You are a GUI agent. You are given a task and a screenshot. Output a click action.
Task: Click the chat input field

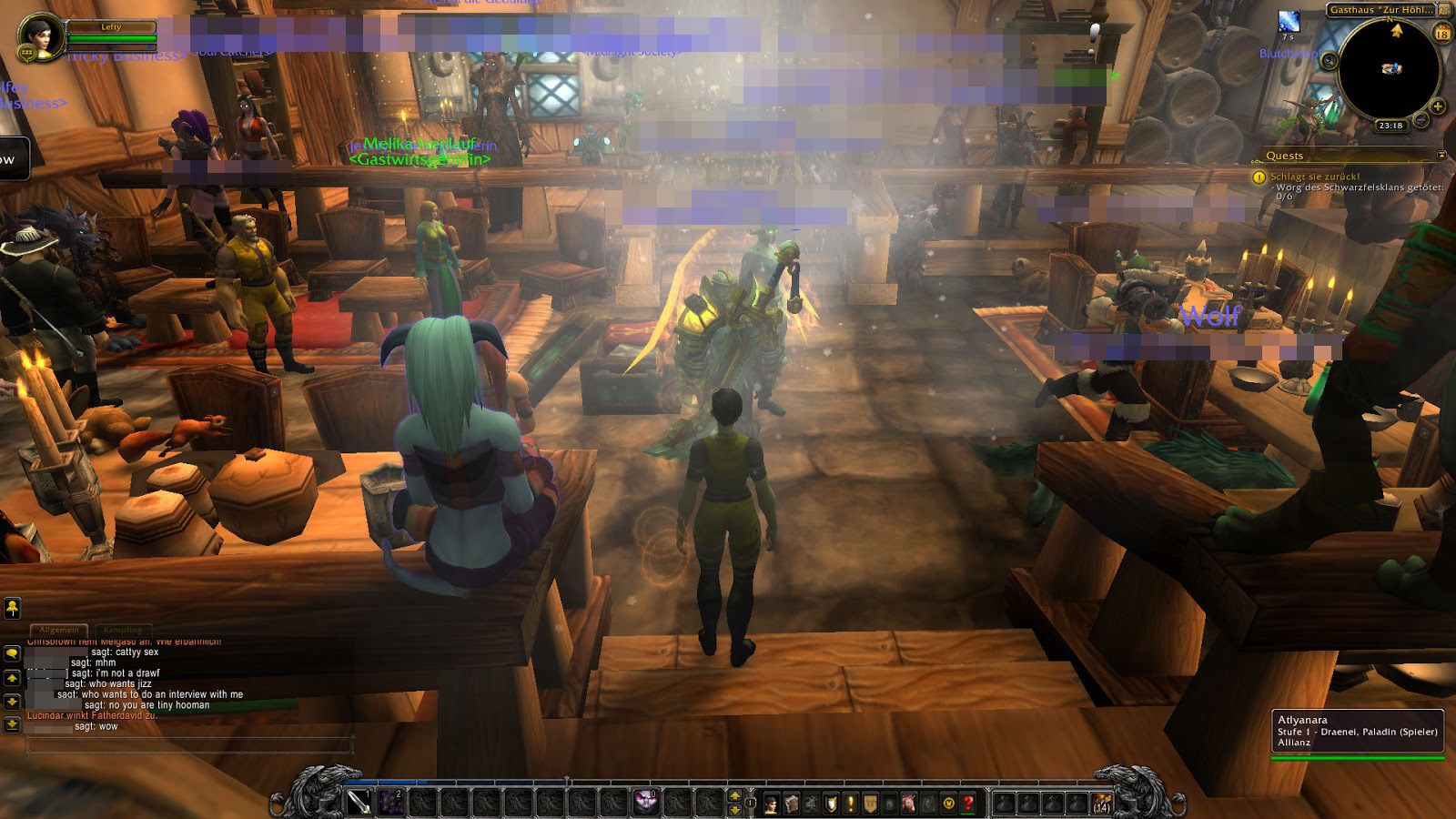click(x=189, y=746)
